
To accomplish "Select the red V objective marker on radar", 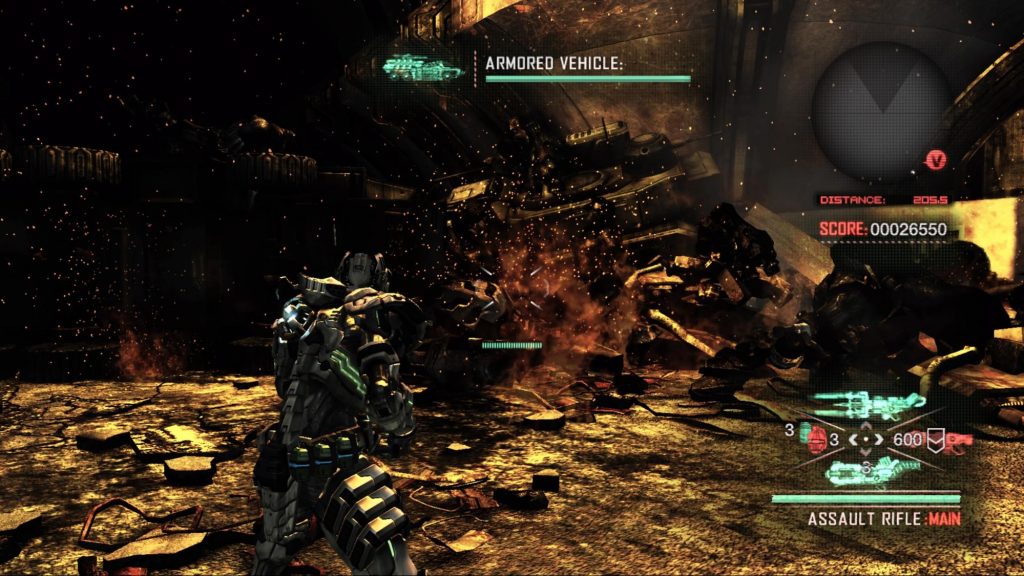I will 935,160.
